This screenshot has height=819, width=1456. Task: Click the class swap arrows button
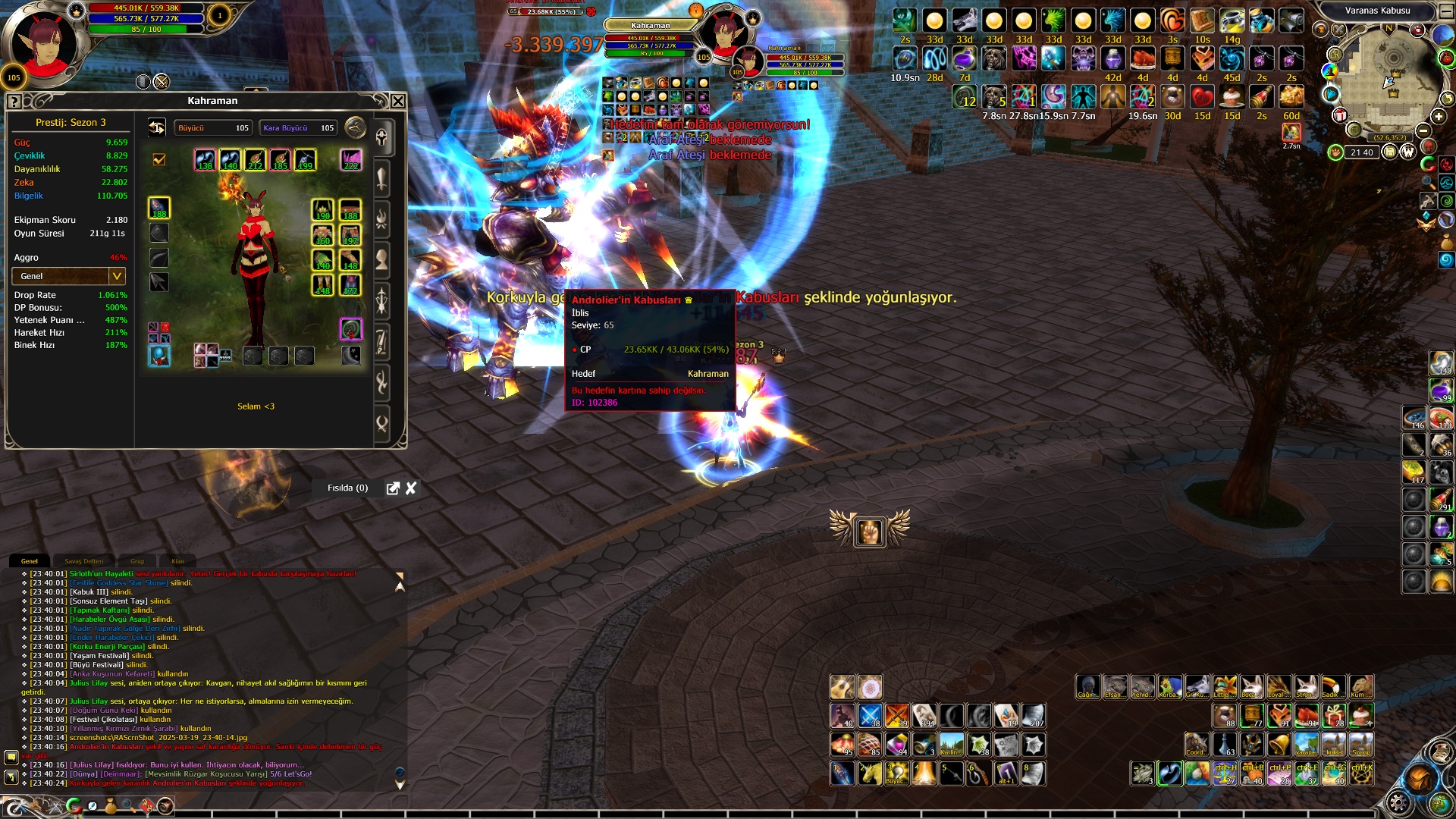pos(157,127)
